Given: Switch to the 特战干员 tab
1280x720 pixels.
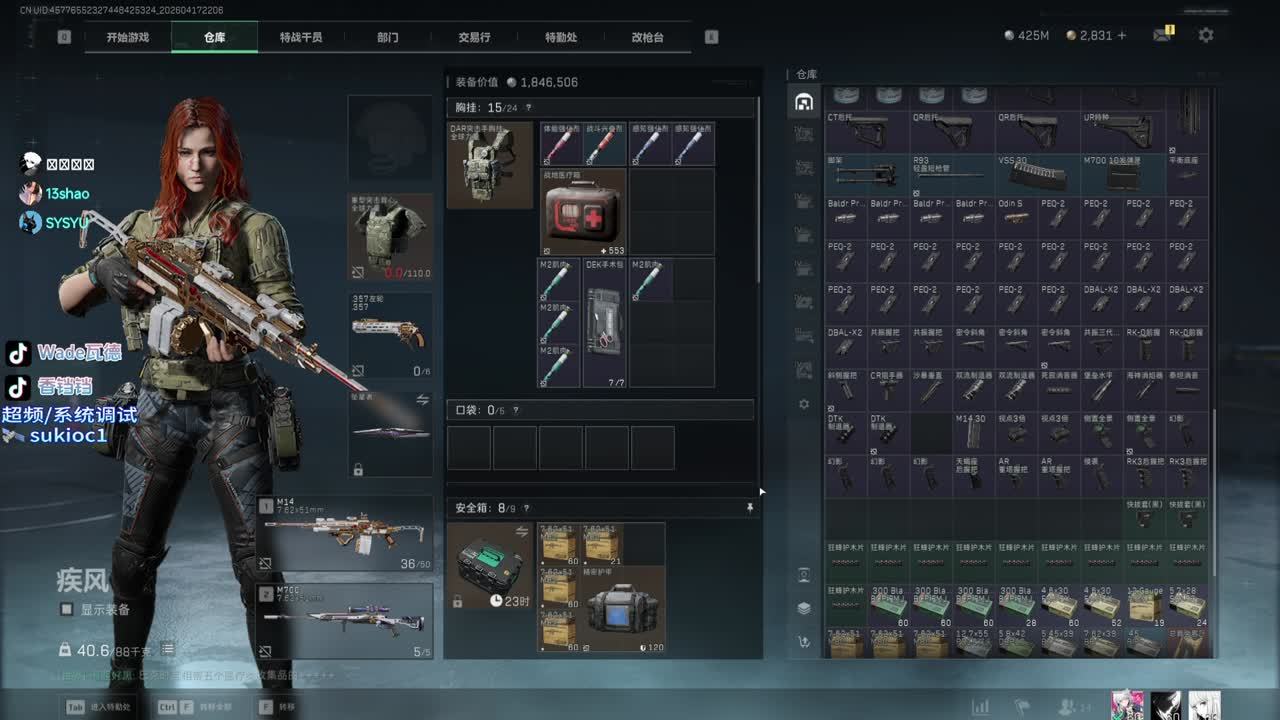Looking at the screenshot, I should 301,37.
